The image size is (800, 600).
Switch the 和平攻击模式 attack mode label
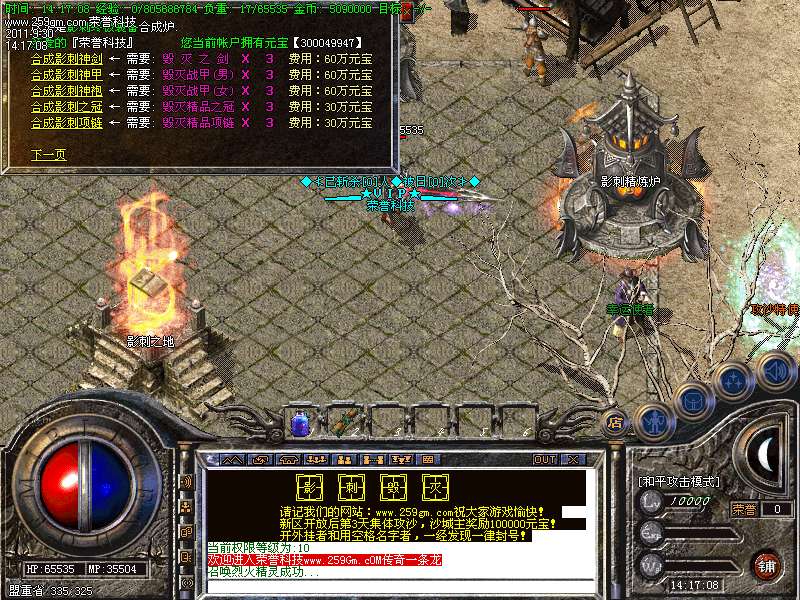coord(680,481)
